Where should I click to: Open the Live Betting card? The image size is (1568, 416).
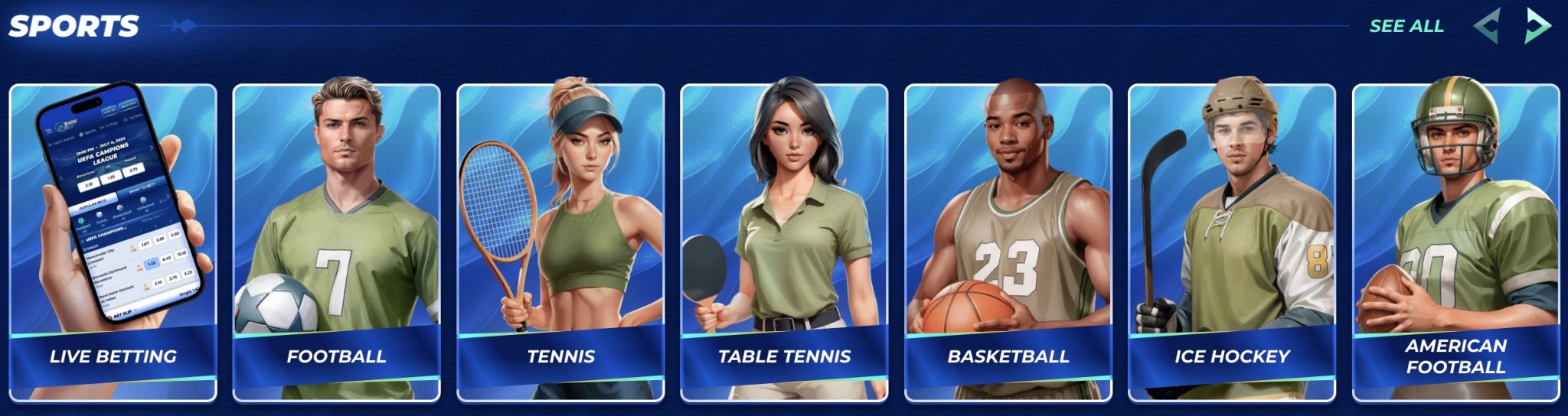113,243
